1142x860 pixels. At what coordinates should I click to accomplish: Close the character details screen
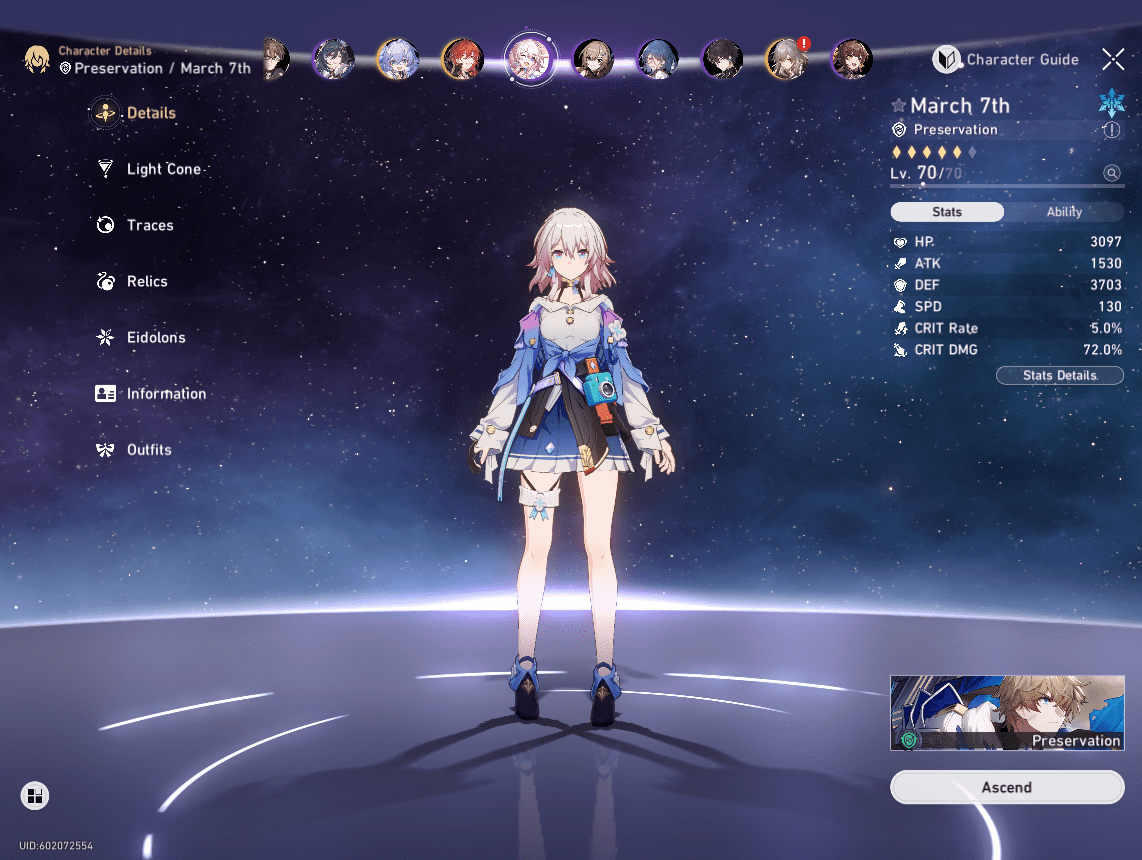pos(1113,59)
